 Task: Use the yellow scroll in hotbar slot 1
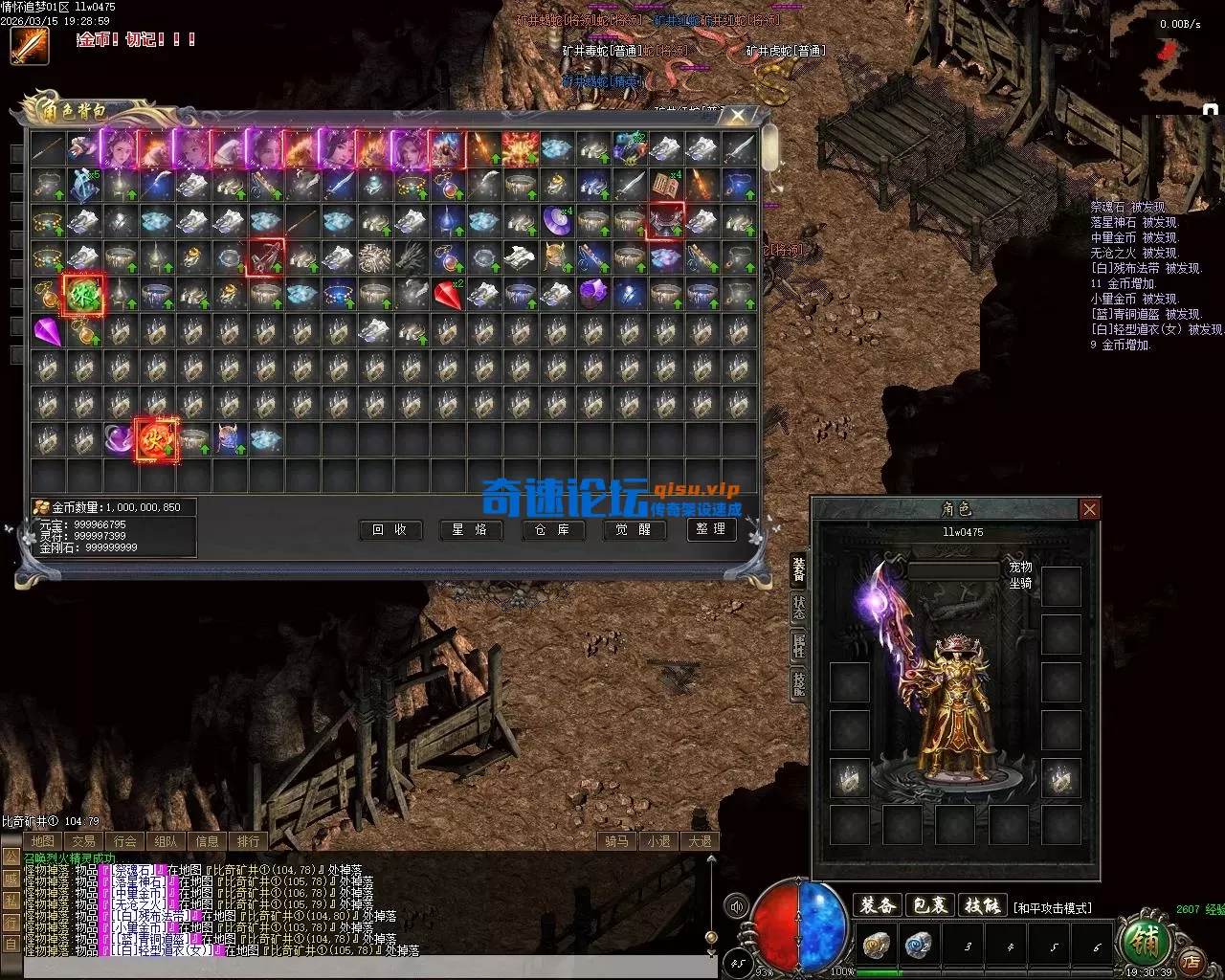[x=876, y=946]
